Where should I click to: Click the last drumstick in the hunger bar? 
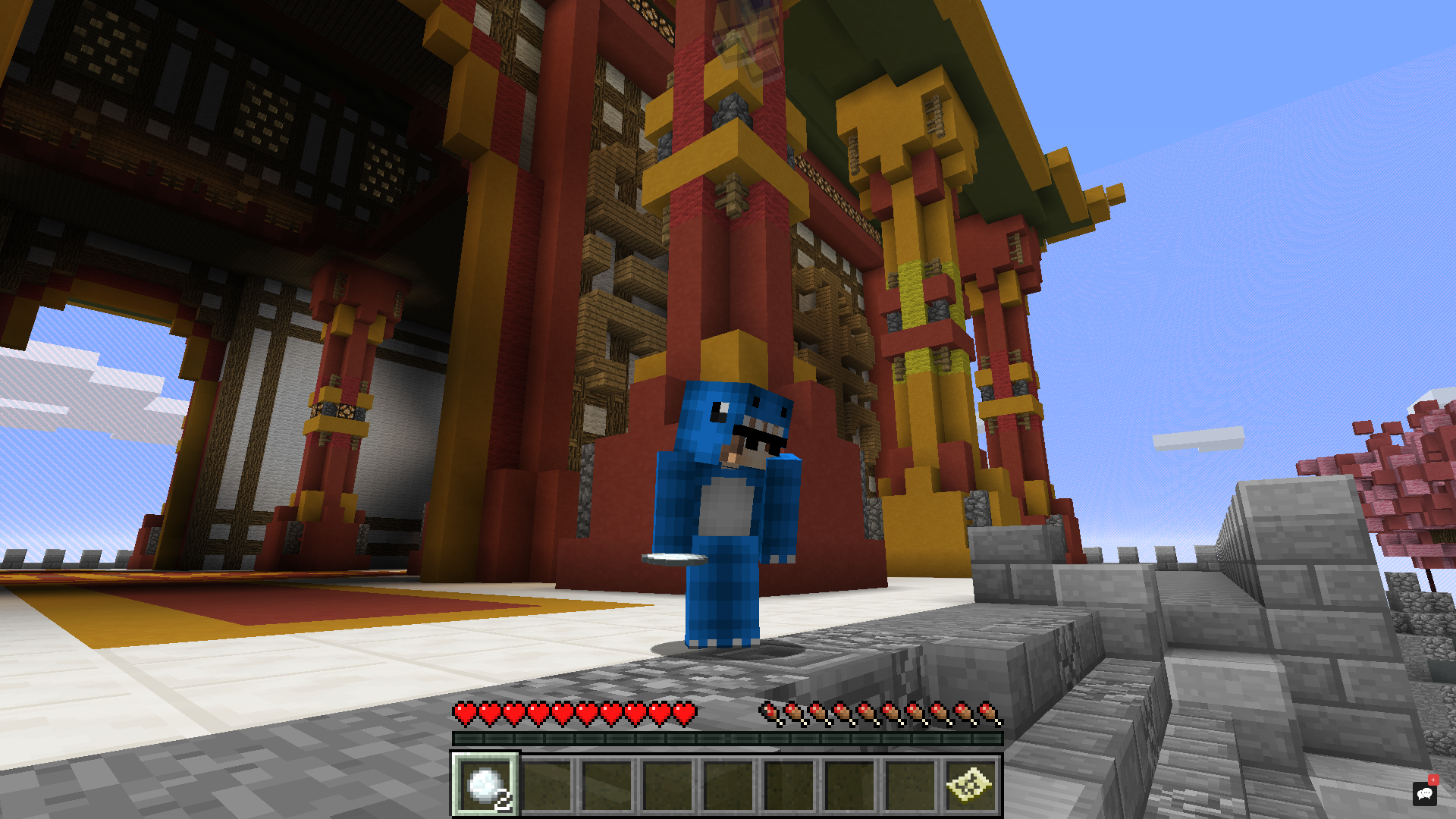pyautogui.click(x=990, y=712)
